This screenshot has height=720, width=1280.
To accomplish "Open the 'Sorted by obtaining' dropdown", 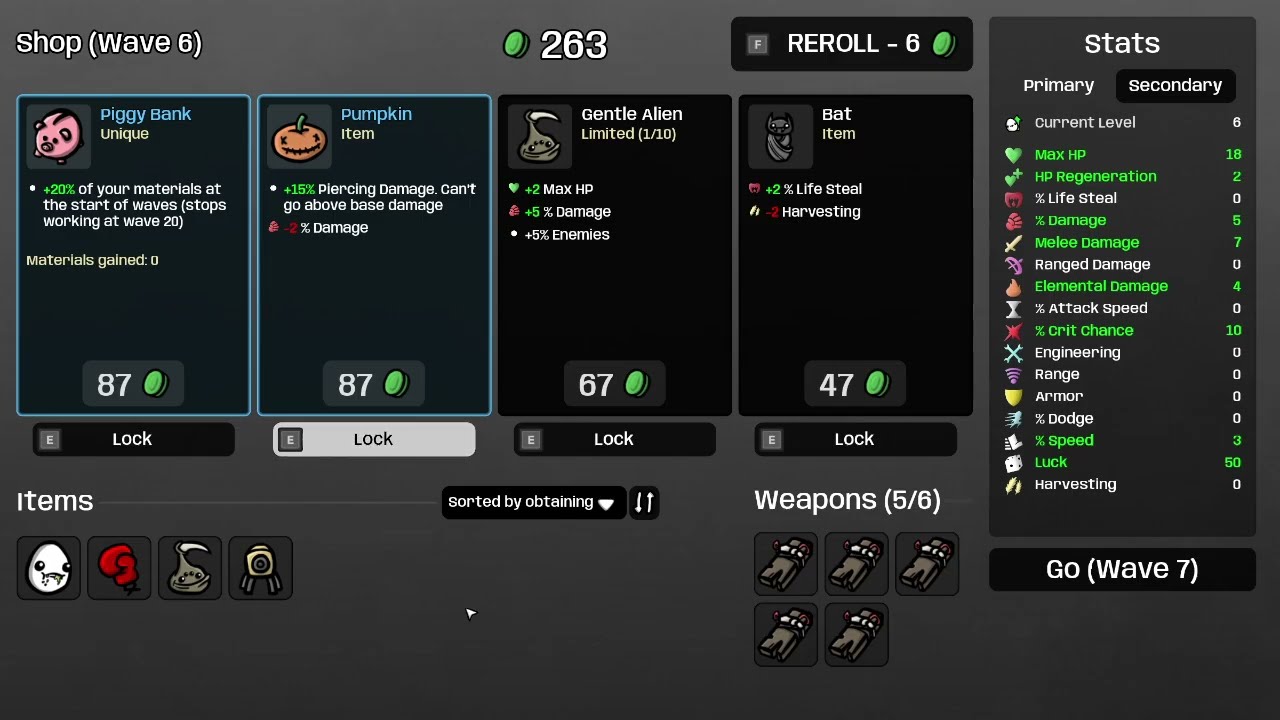I will coord(533,502).
